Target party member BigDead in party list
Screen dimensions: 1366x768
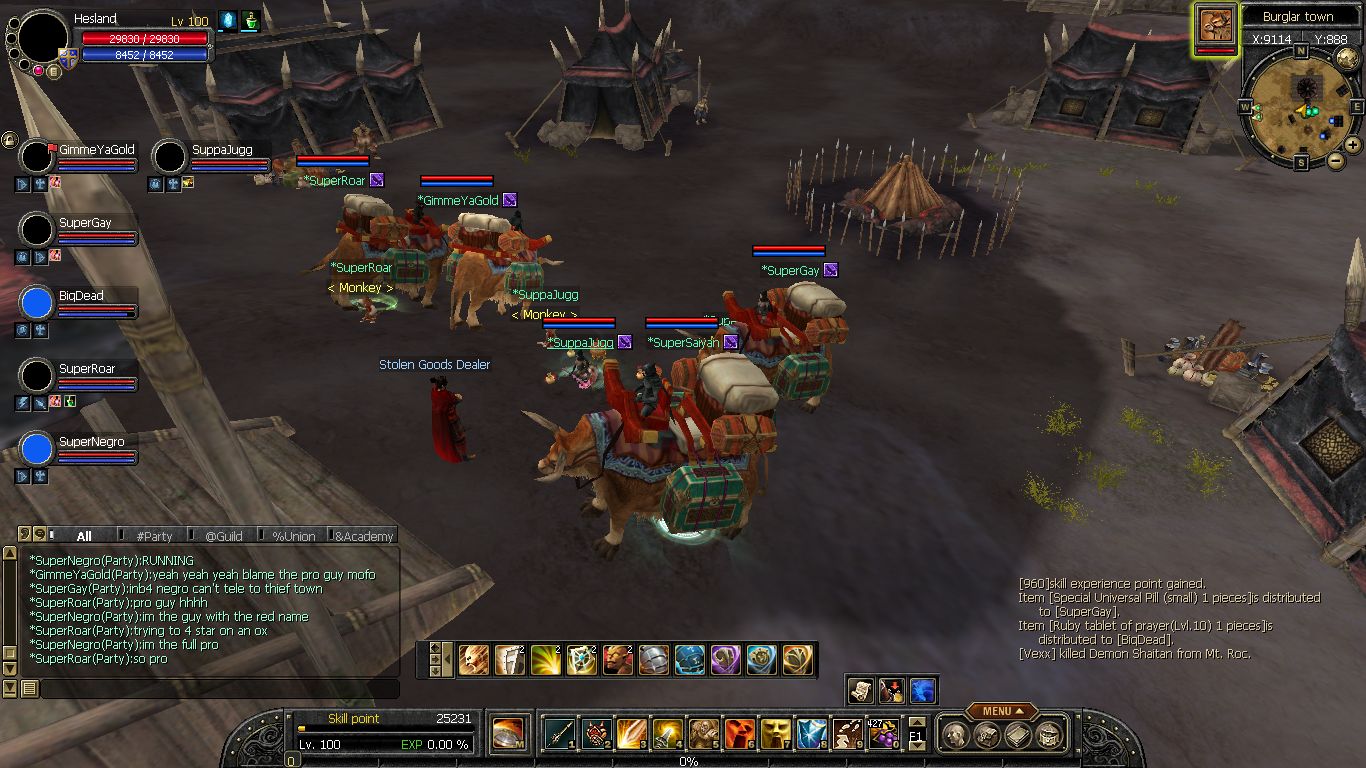(81, 296)
